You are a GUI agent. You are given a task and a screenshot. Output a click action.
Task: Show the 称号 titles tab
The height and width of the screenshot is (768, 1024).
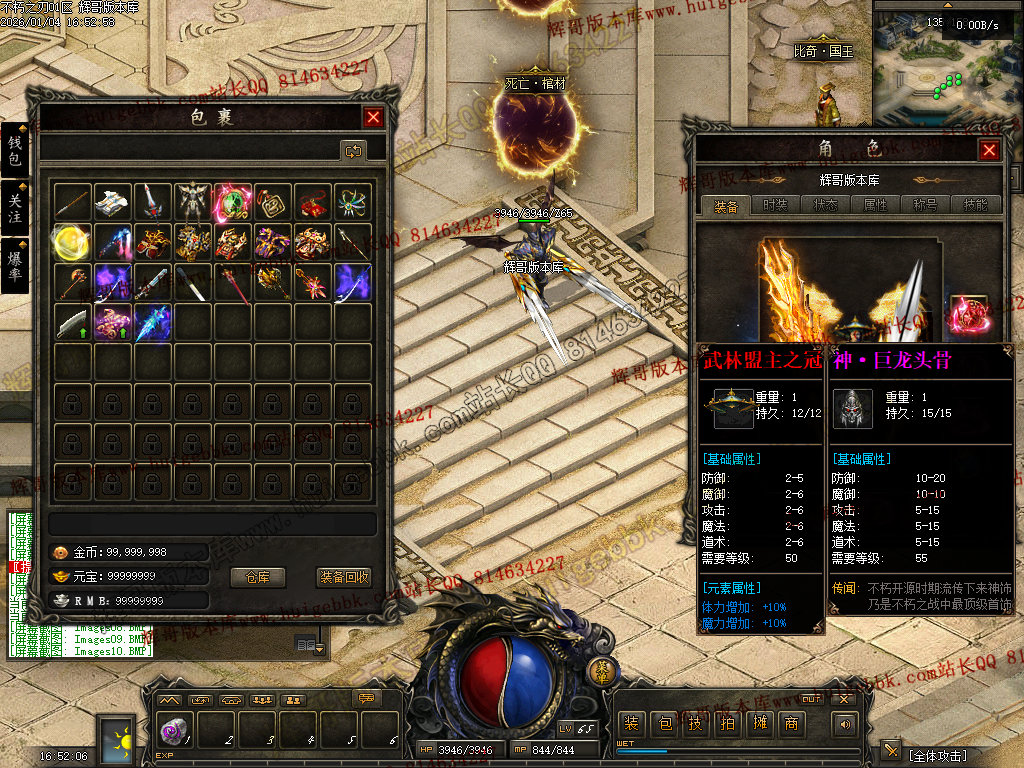click(925, 205)
